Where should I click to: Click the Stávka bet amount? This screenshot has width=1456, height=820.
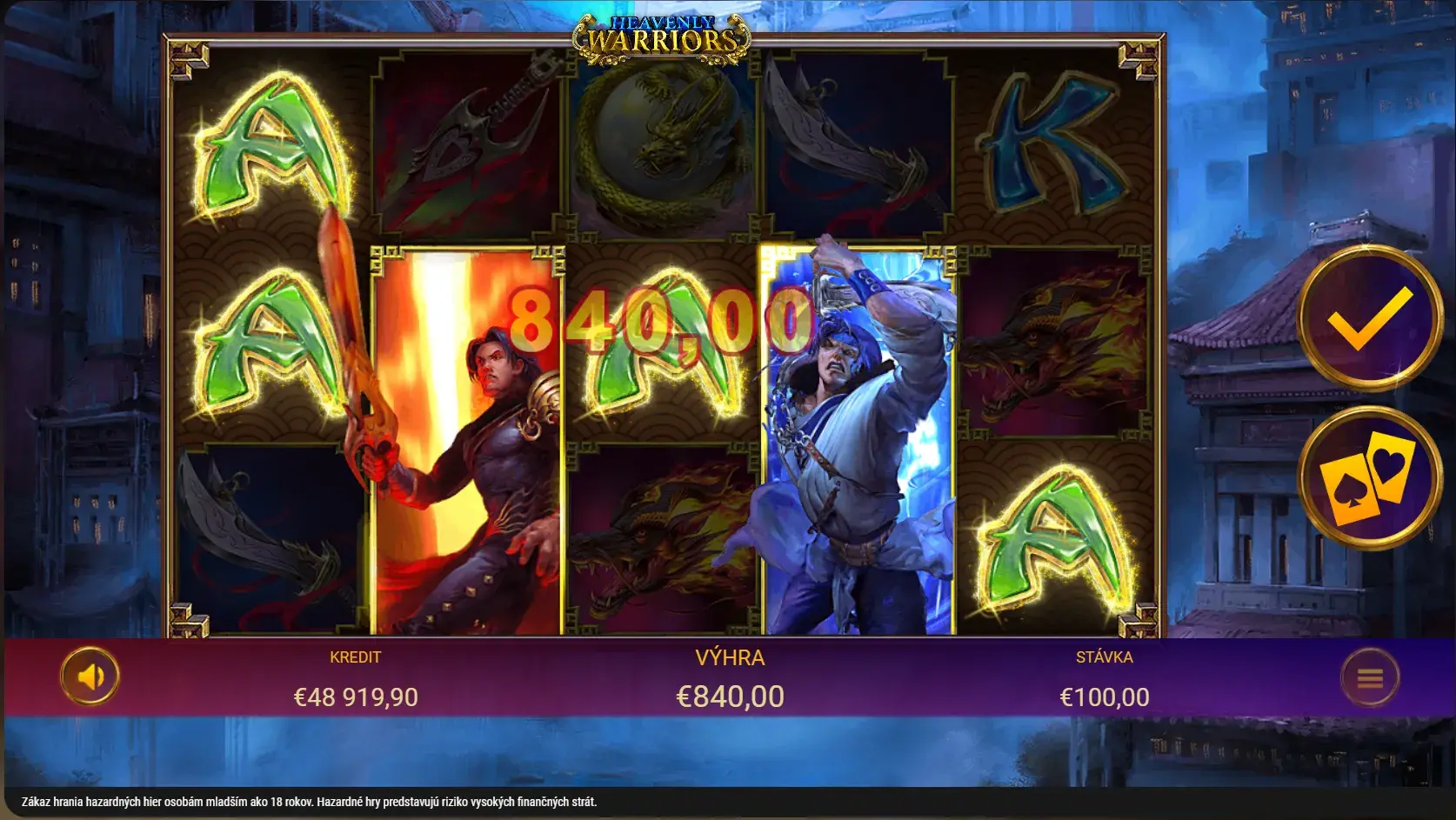pos(1104,697)
